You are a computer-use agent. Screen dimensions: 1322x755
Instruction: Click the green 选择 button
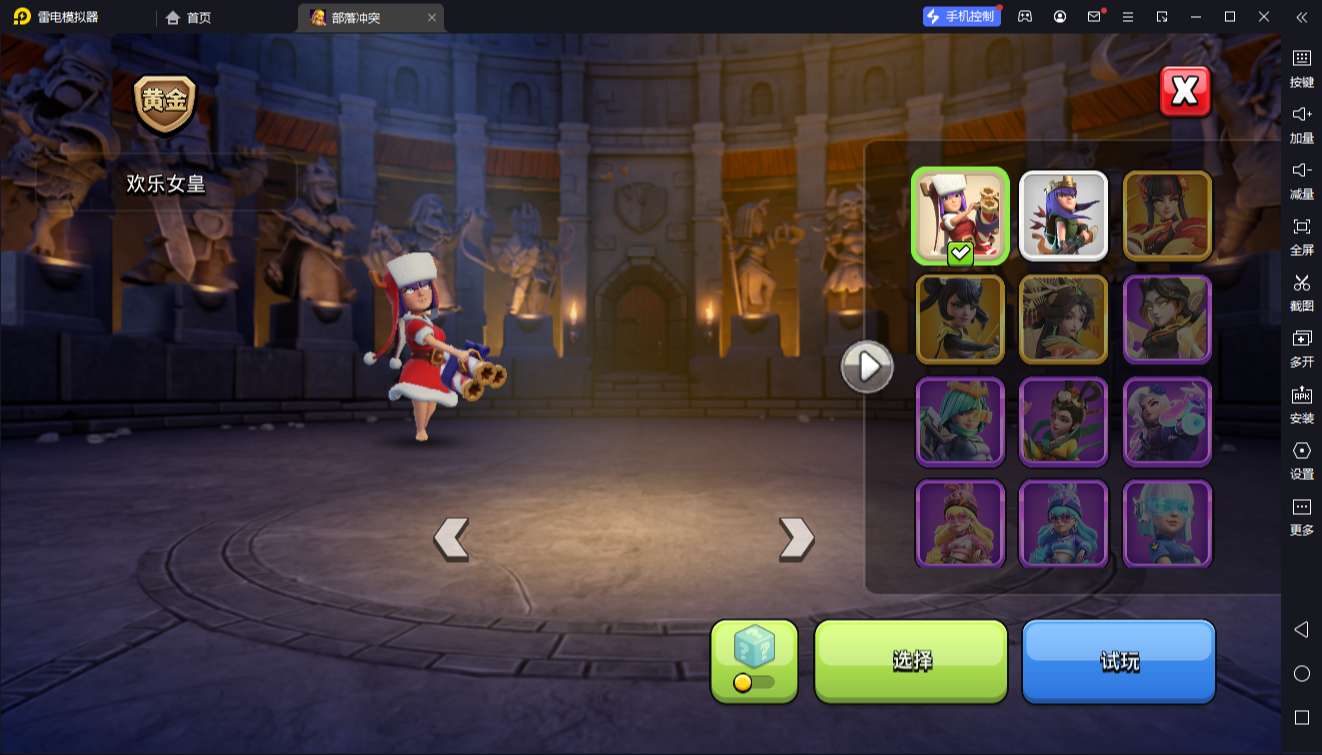click(911, 660)
